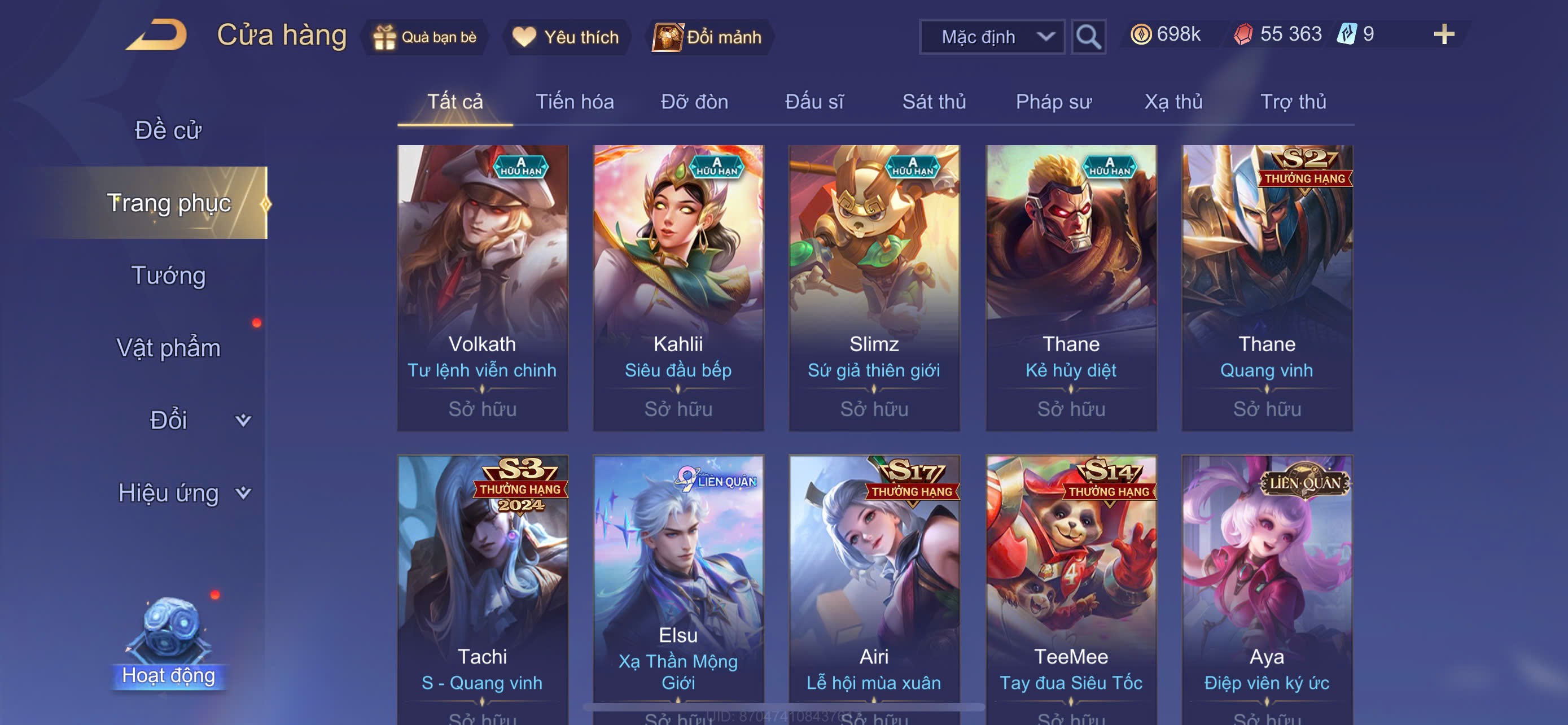The image size is (1568, 725).
Task: Select Volkath Tư lệnh viễn chinh skin card
Action: point(482,287)
